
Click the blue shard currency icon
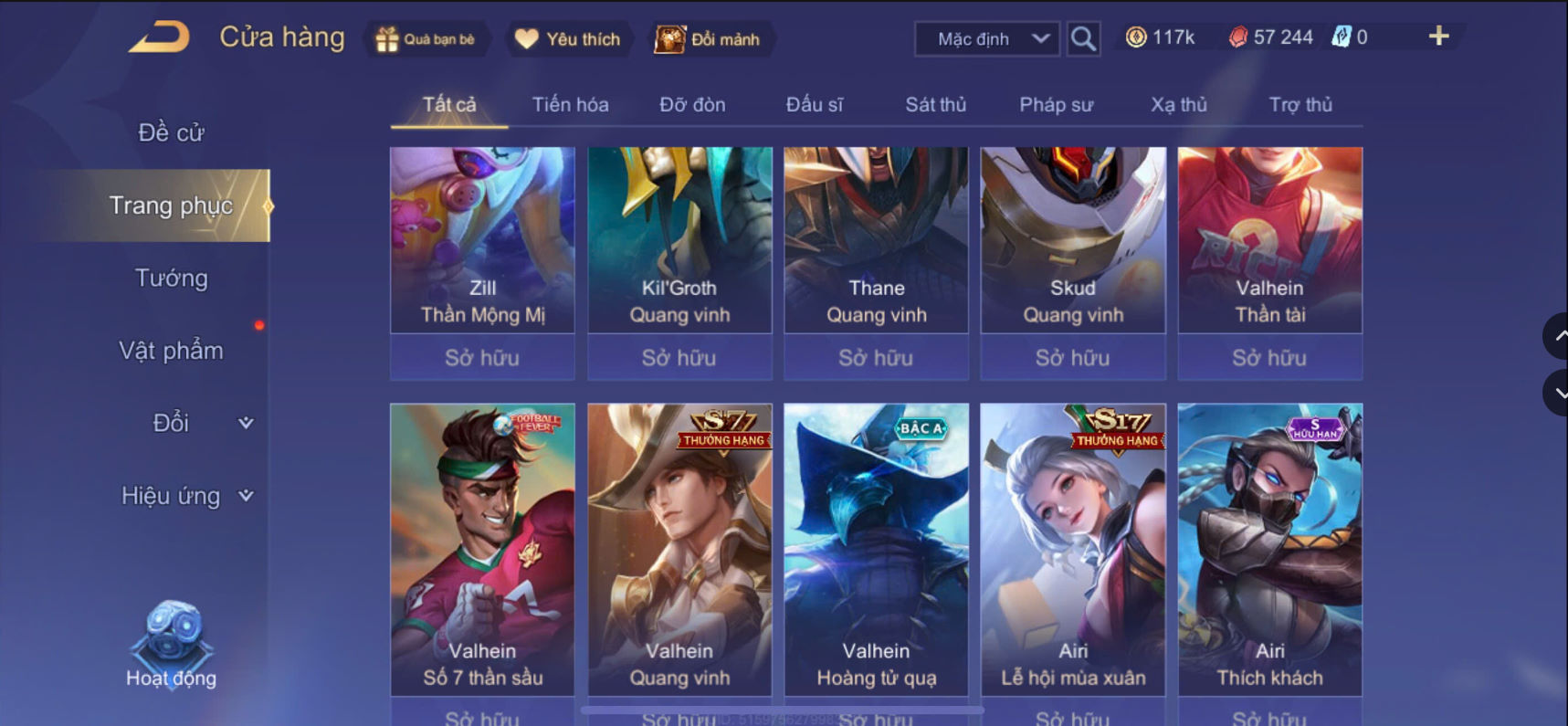[x=1342, y=37]
